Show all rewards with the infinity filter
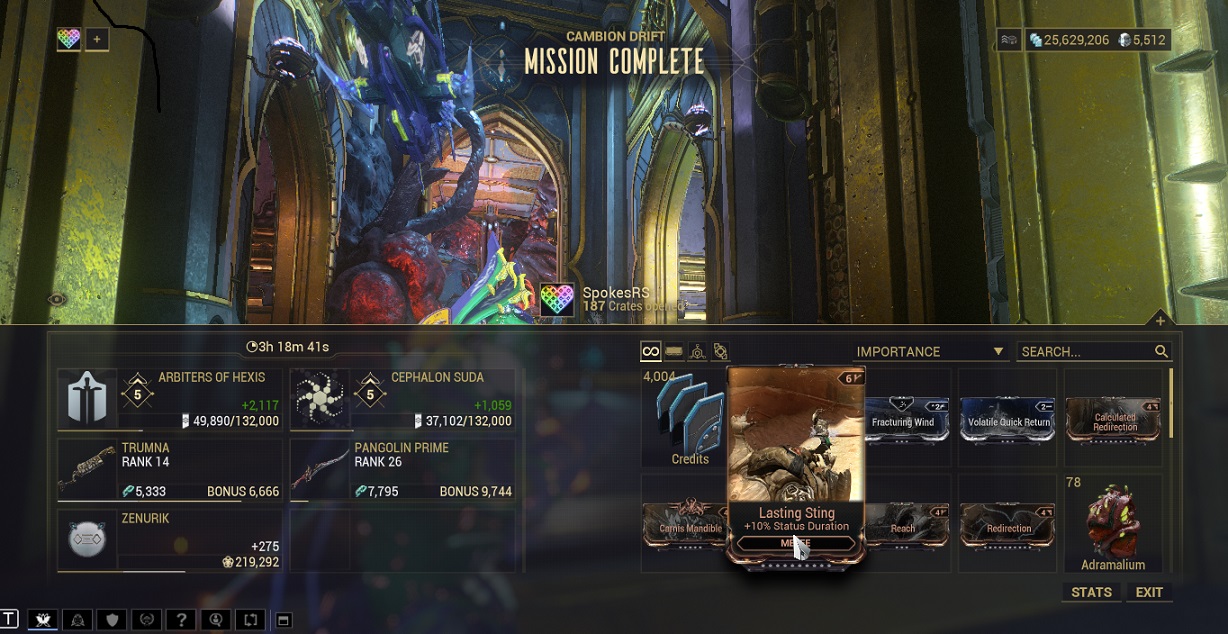The width and height of the screenshot is (1228, 634). tap(651, 351)
